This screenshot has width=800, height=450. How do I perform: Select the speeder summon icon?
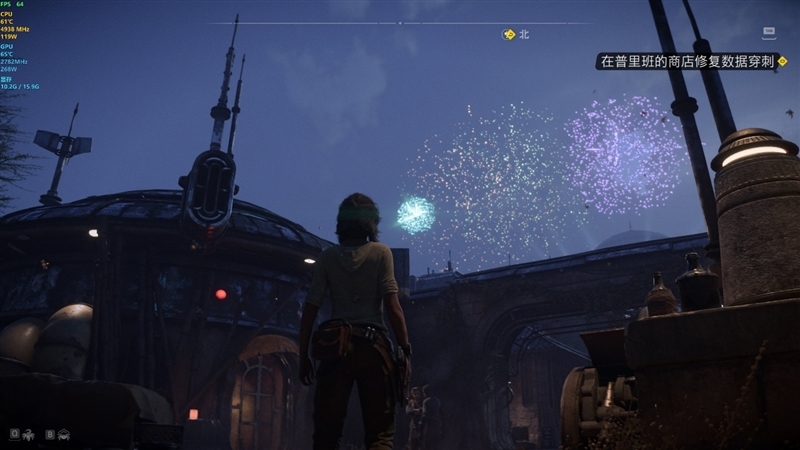pos(63,434)
